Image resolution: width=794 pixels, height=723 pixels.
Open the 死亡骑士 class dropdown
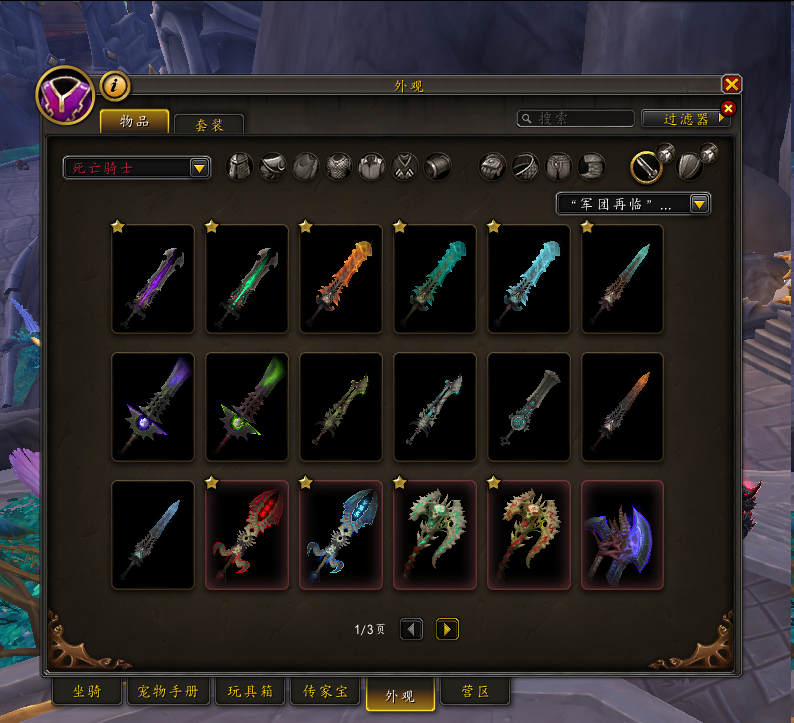pyautogui.click(x=136, y=167)
